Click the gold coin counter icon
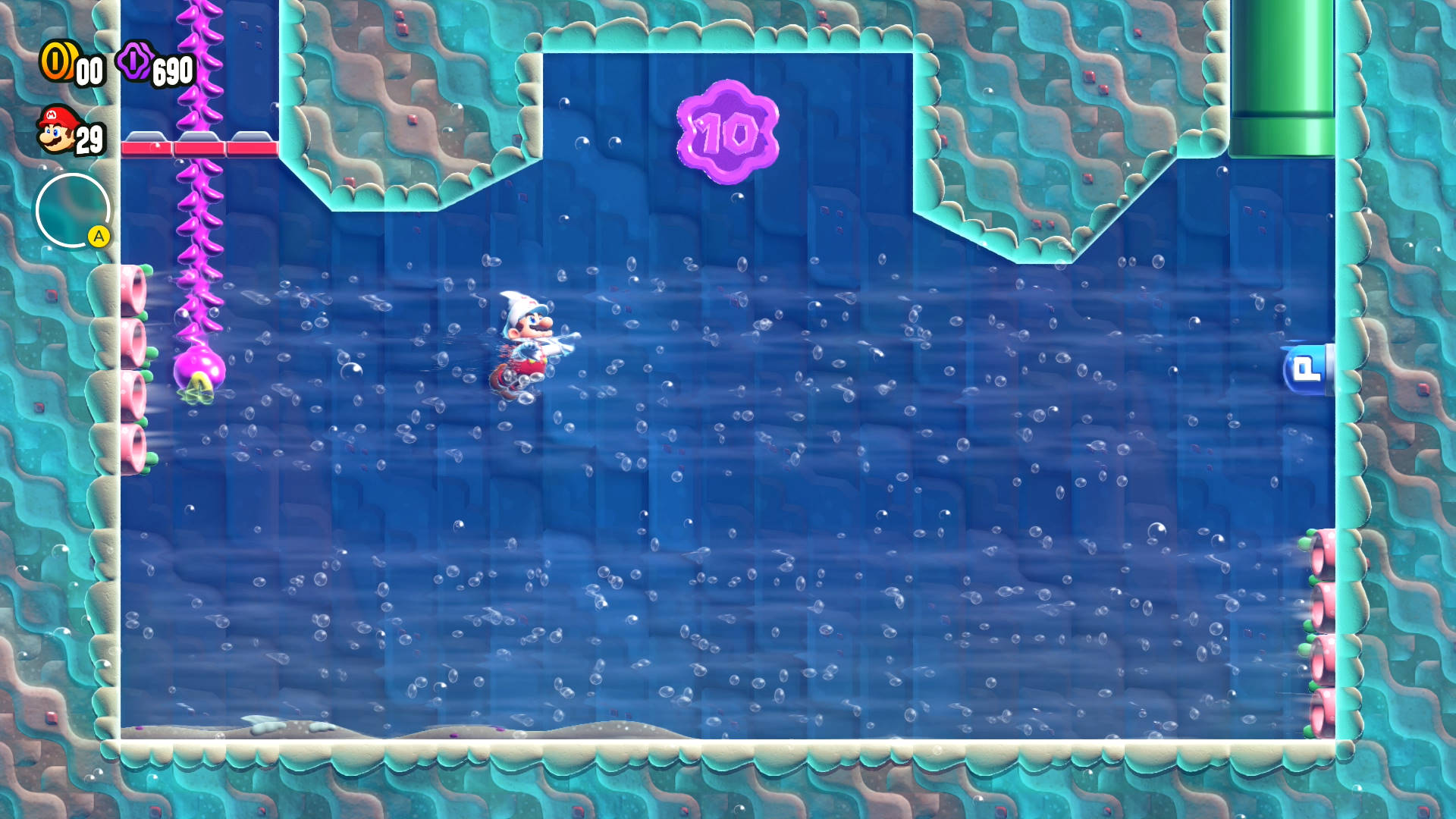 click(x=56, y=61)
